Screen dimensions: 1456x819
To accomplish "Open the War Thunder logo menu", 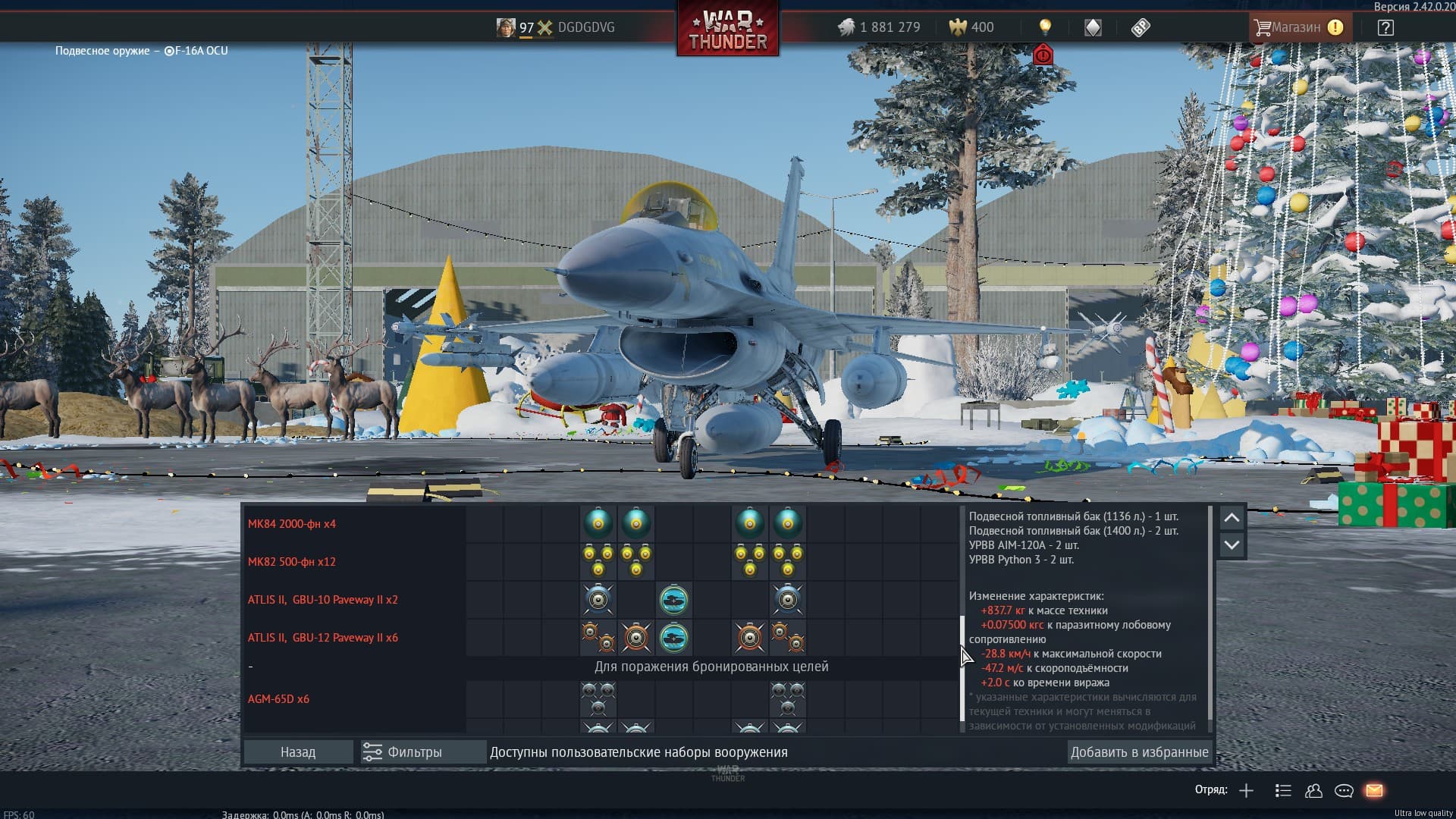I will click(x=728, y=30).
